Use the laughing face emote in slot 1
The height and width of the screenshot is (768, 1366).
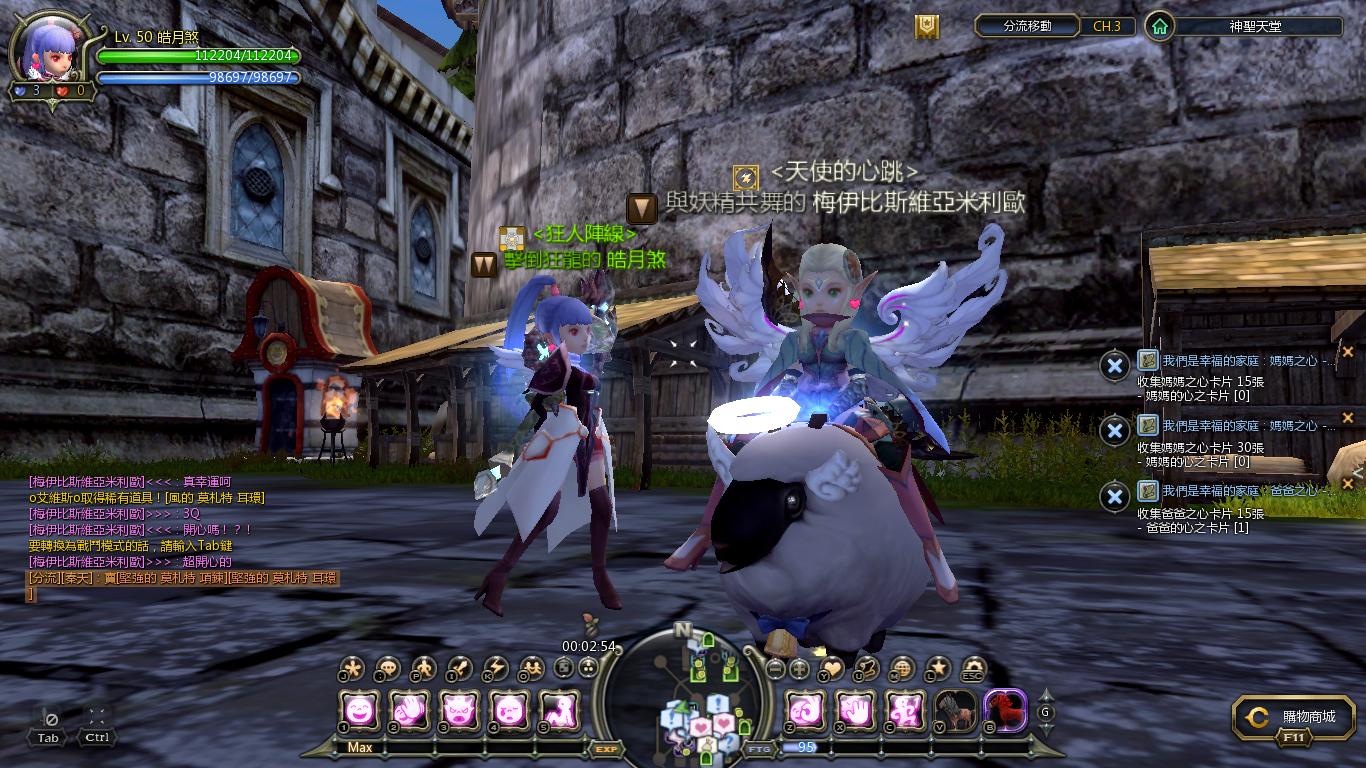point(359,711)
